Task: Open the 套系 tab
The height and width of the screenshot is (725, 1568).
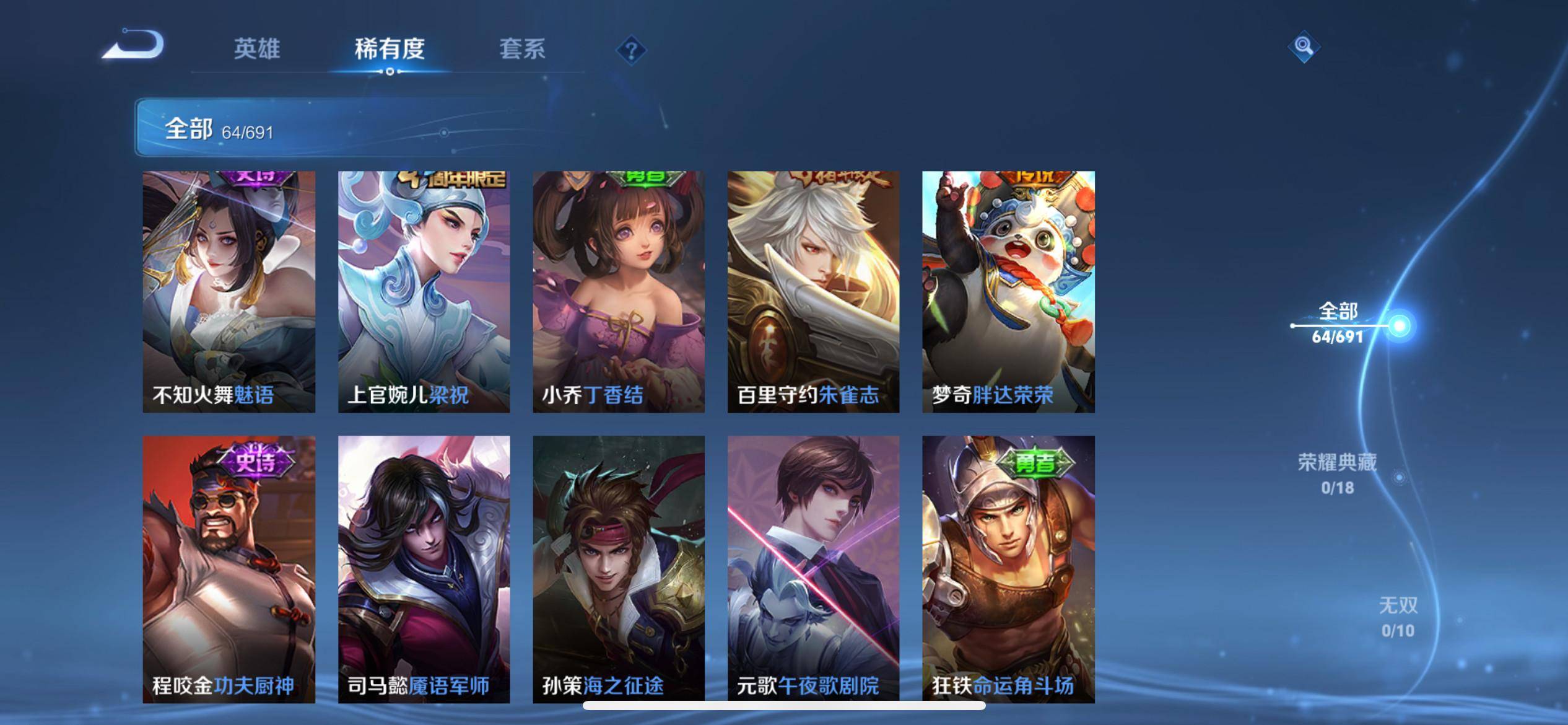Action: (522, 49)
